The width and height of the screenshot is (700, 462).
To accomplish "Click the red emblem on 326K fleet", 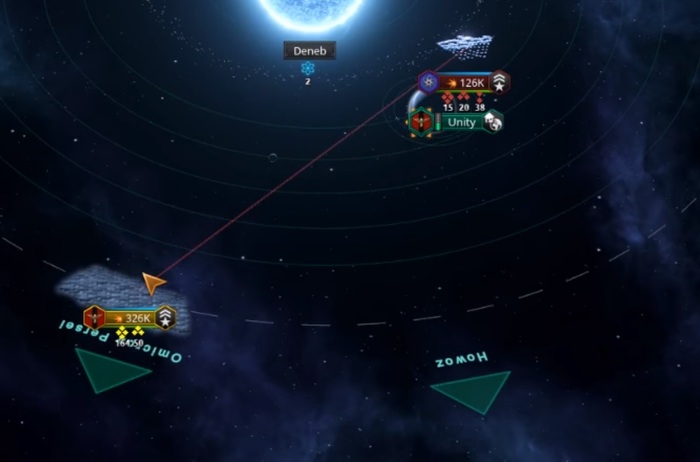I will [95, 318].
